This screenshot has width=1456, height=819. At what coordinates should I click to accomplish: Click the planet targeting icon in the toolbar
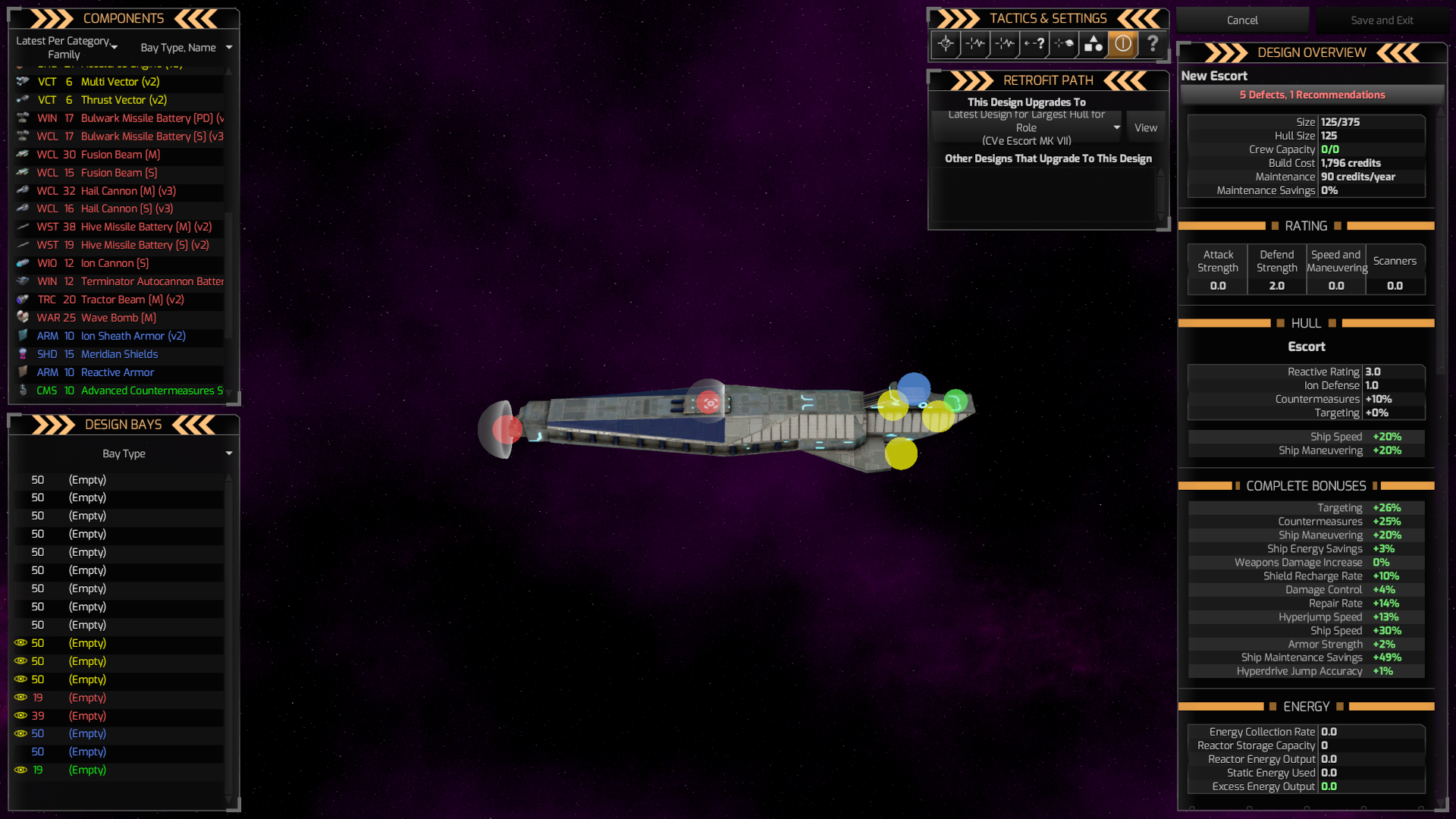click(1063, 44)
